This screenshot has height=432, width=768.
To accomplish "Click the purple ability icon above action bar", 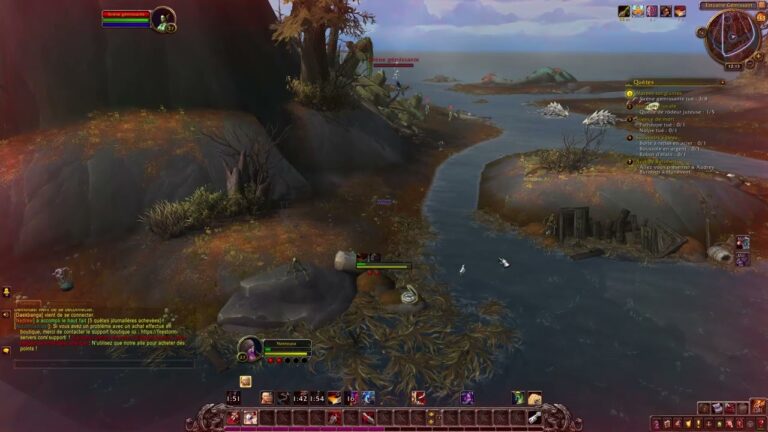I will (x=467, y=398).
